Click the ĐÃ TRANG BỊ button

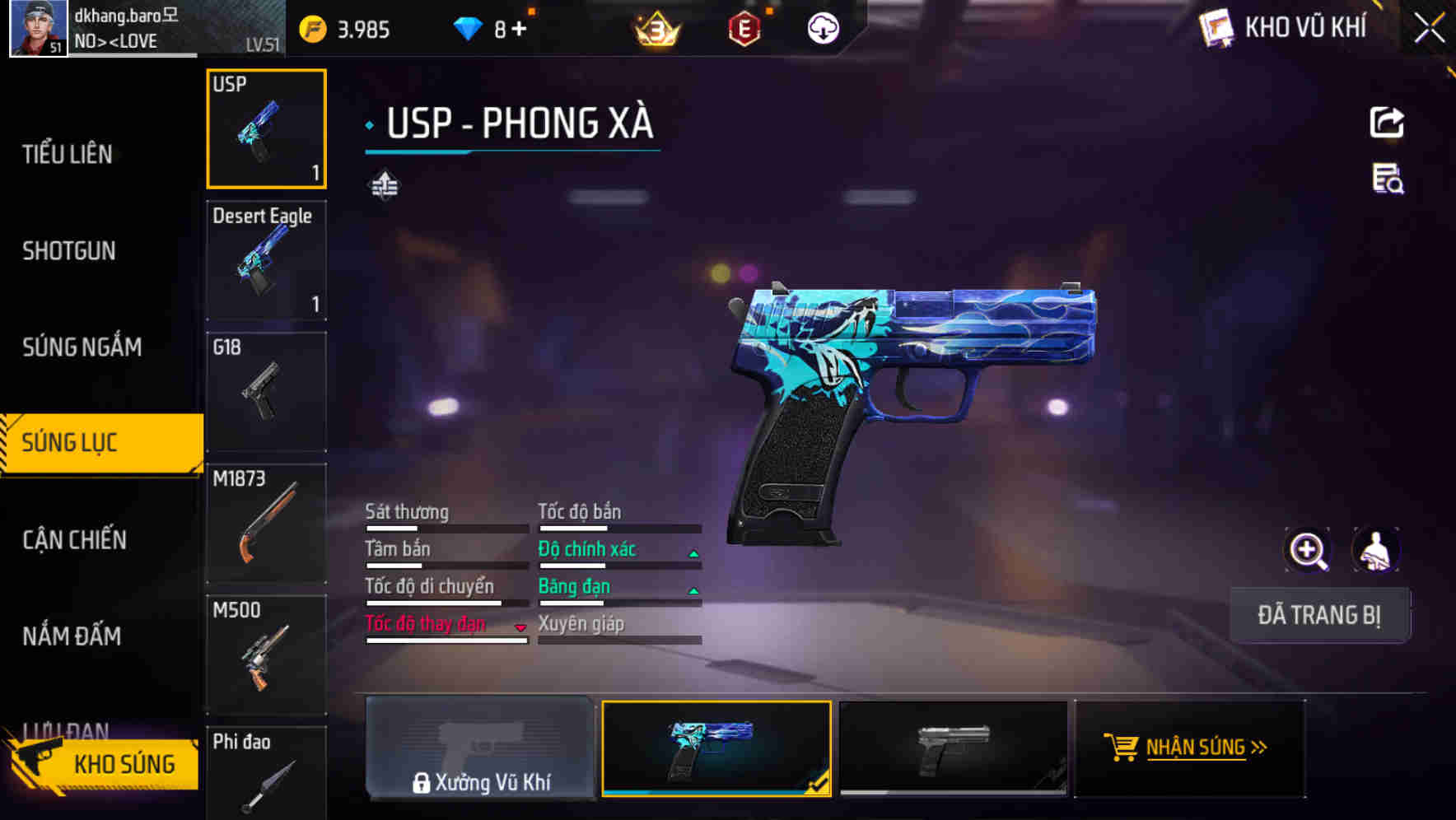[x=1319, y=615]
